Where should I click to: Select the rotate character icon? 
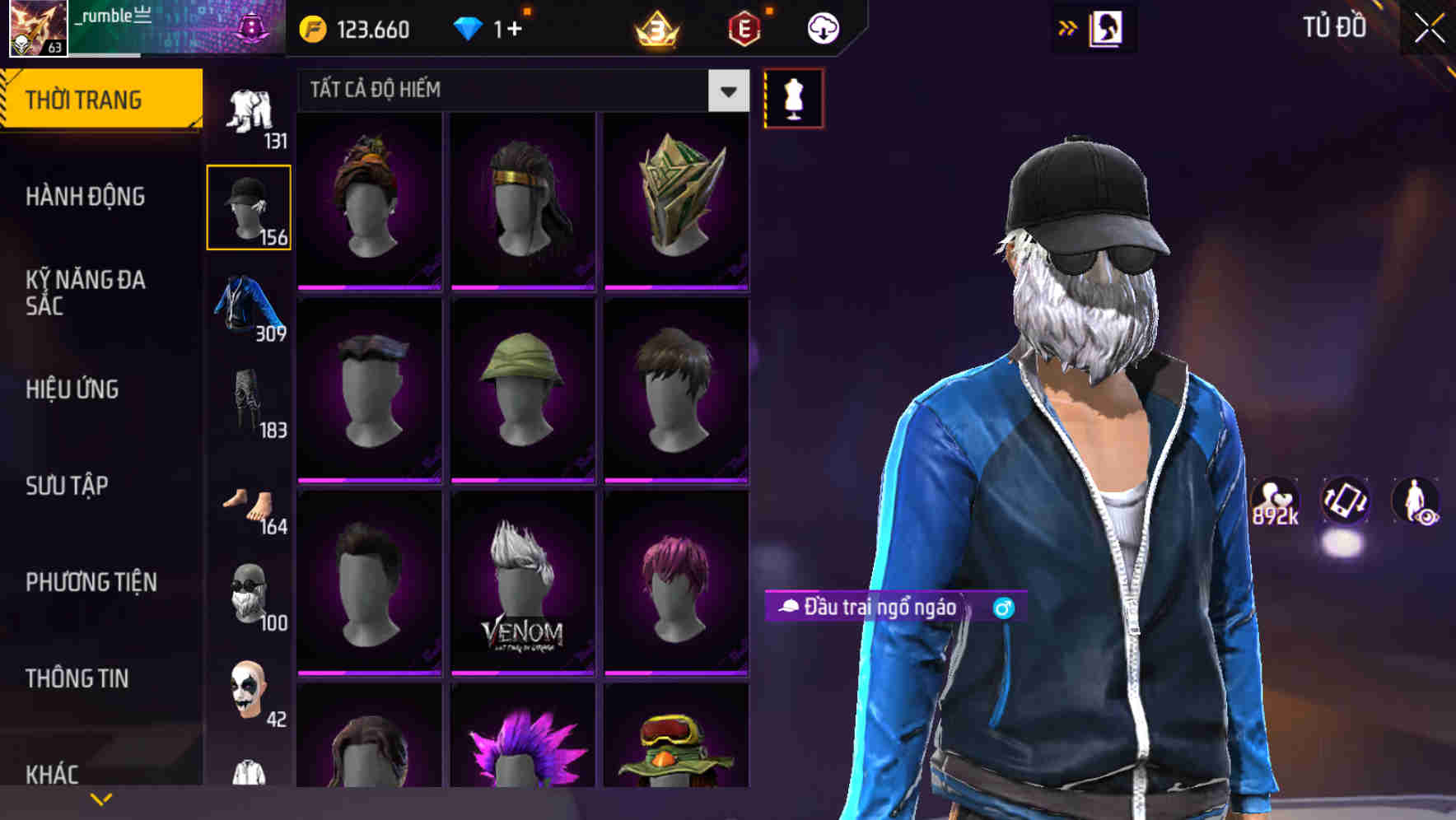1346,504
